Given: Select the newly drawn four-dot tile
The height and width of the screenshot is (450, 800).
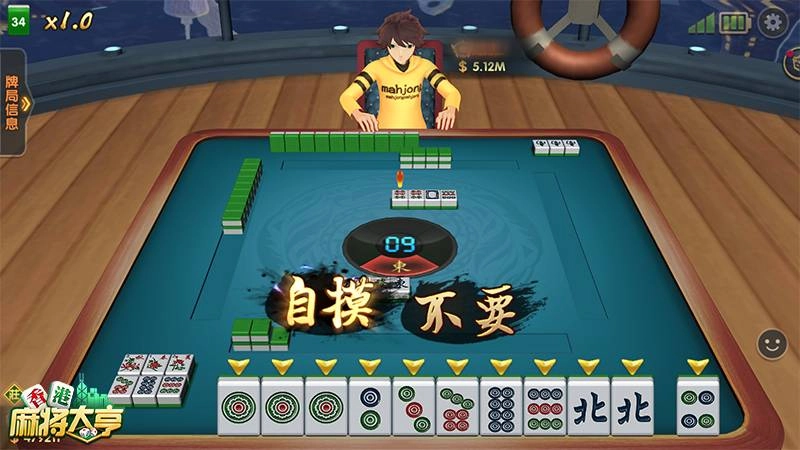Looking at the screenshot, I should 698,406.
